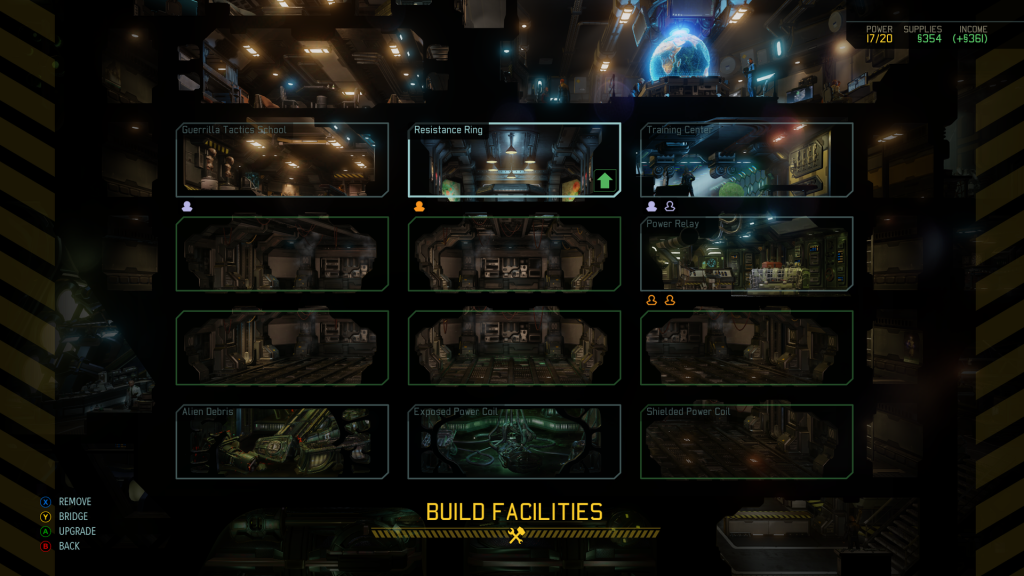This screenshot has width=1024, height=576.
Task: Click the green upgrade arrow on Resistance Ring
Action: pyautogui.click(x=604, y=181)
